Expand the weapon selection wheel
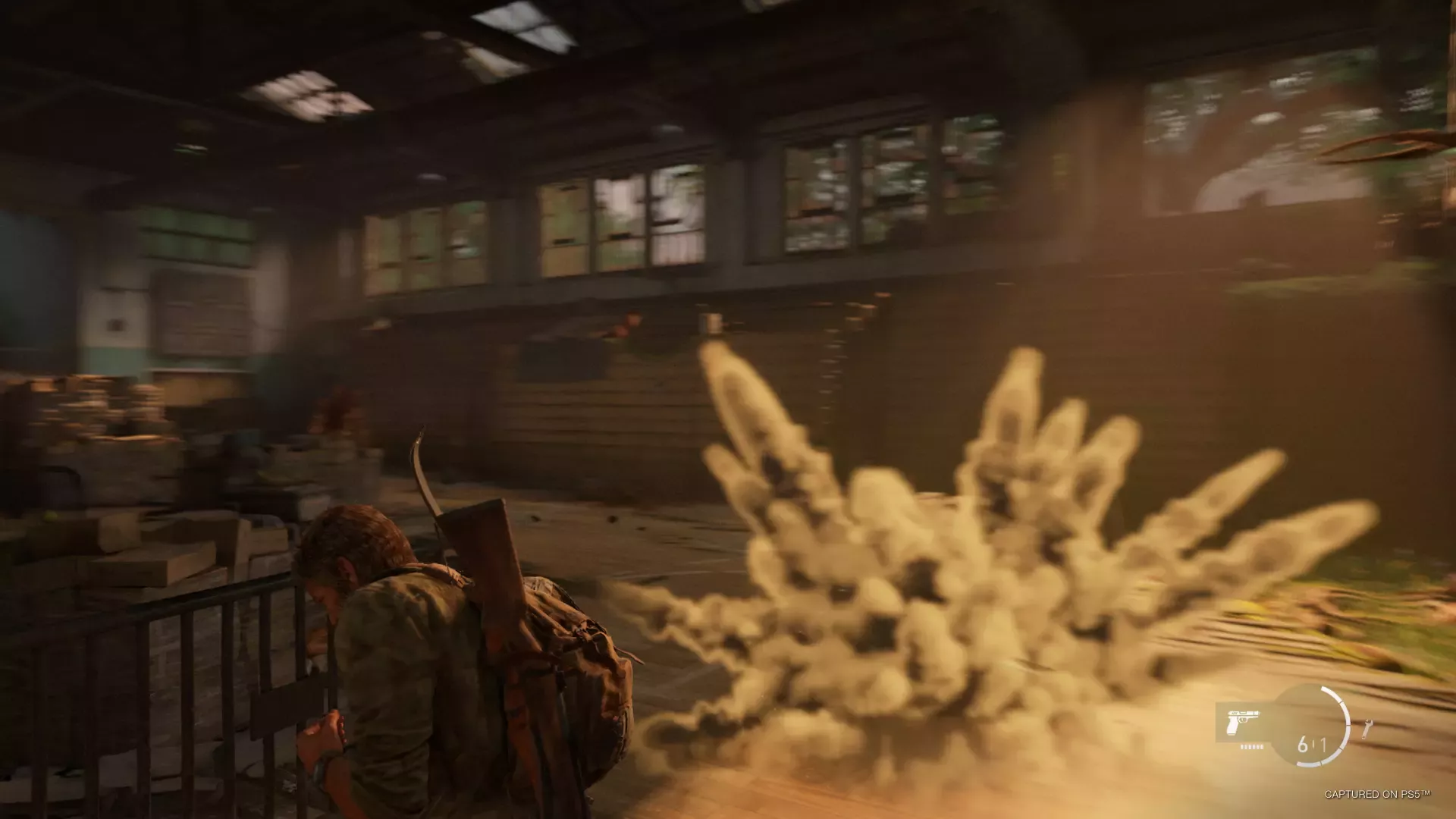Image resolution: width=1456 pixels, height=819 pixels. tap(1244, 722)
